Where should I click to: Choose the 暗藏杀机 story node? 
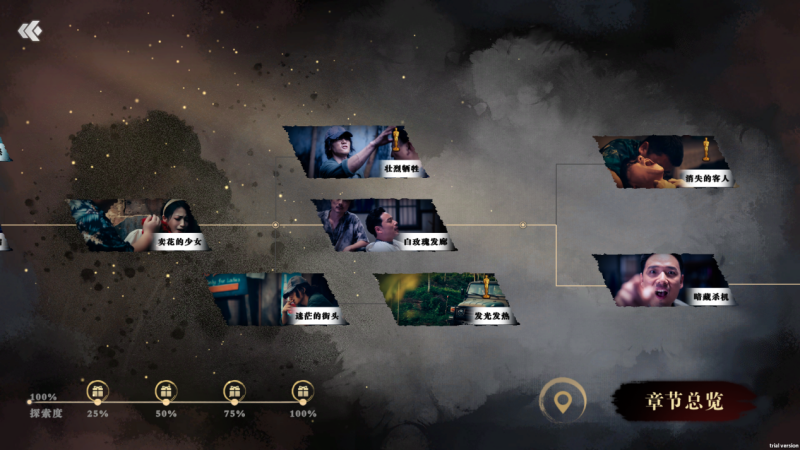pyautogui.click(x=665, y=280)
